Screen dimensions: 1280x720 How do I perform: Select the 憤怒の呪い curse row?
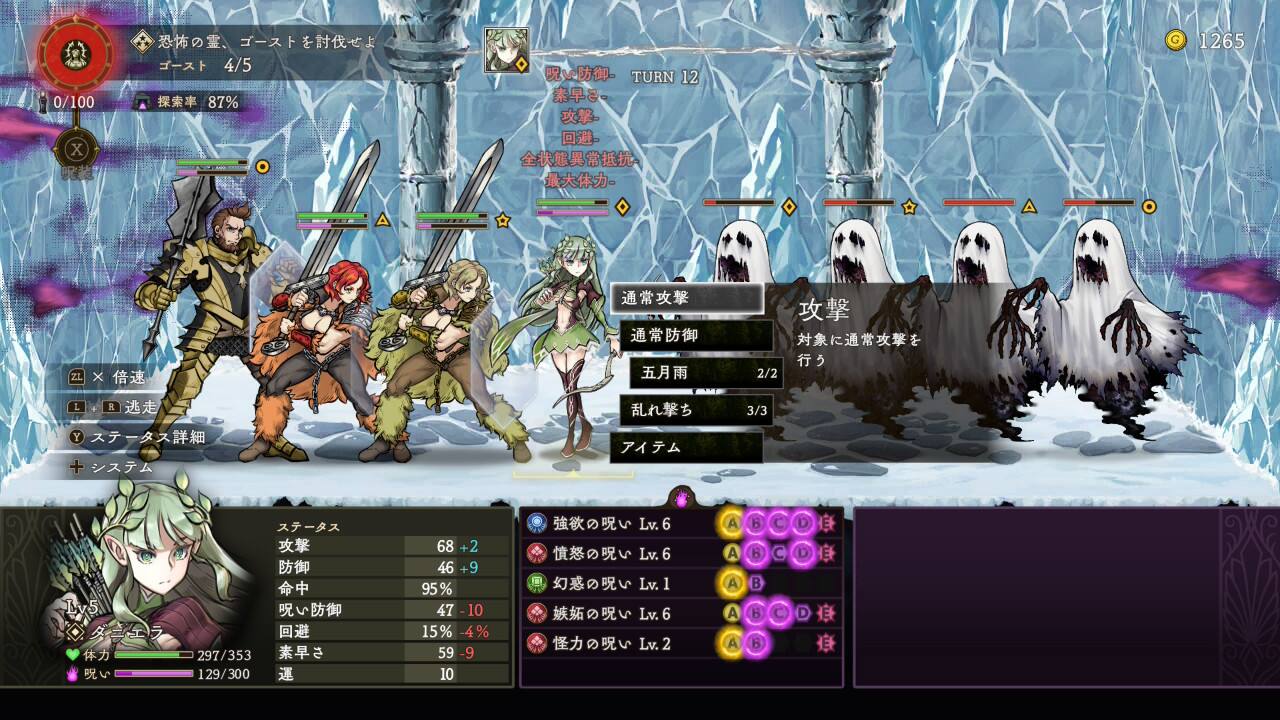[x=680, y=553]
